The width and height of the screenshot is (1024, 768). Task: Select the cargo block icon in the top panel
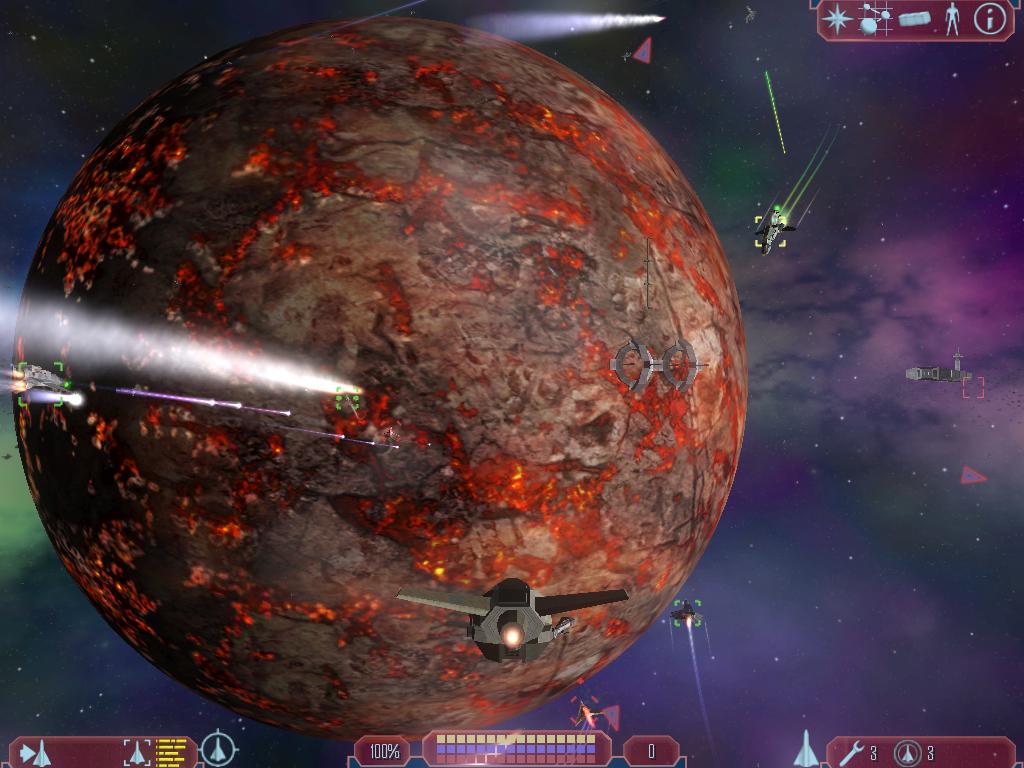(915, 19)
